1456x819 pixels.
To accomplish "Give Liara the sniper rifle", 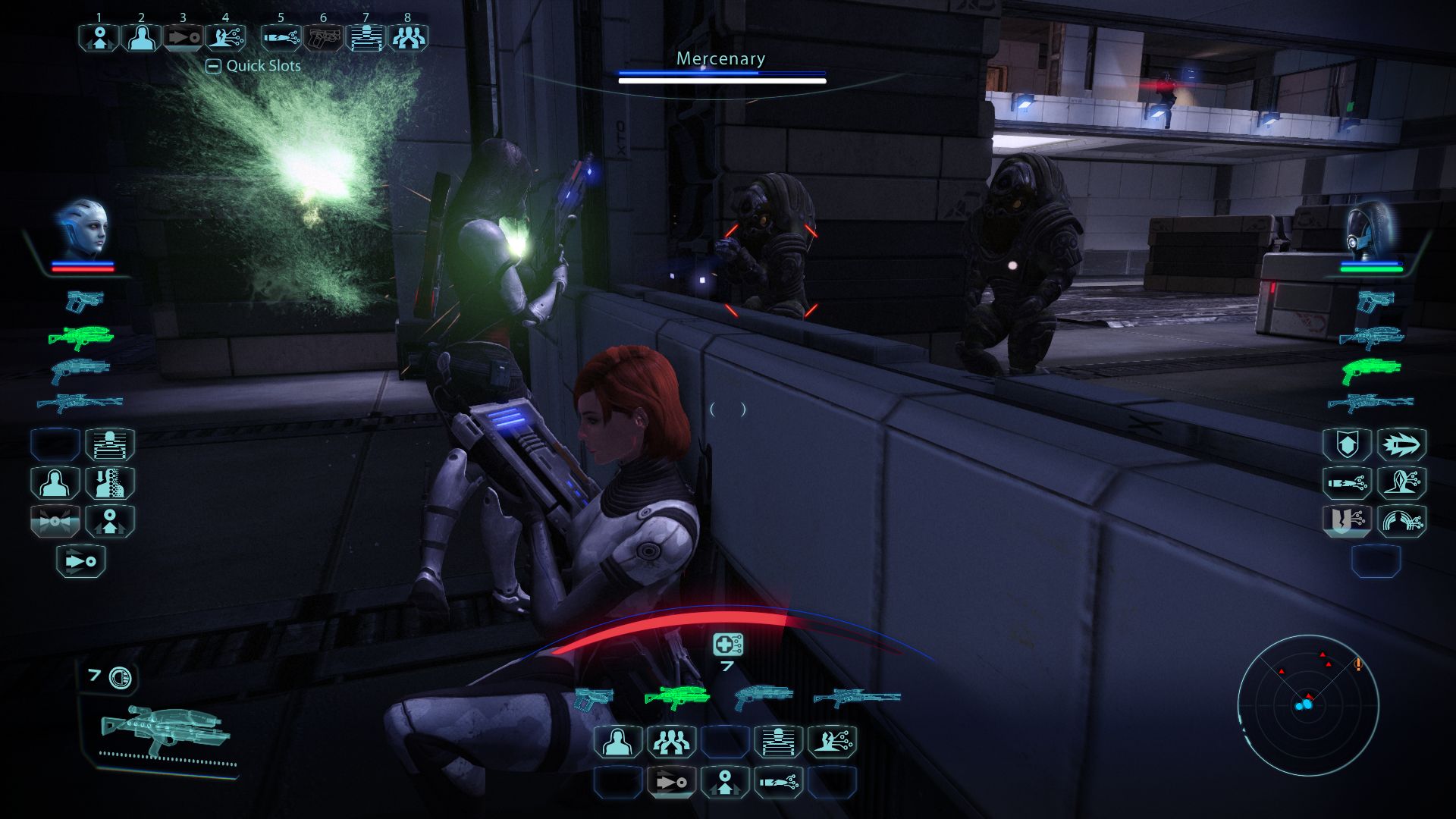I will [x=80, y=403].
